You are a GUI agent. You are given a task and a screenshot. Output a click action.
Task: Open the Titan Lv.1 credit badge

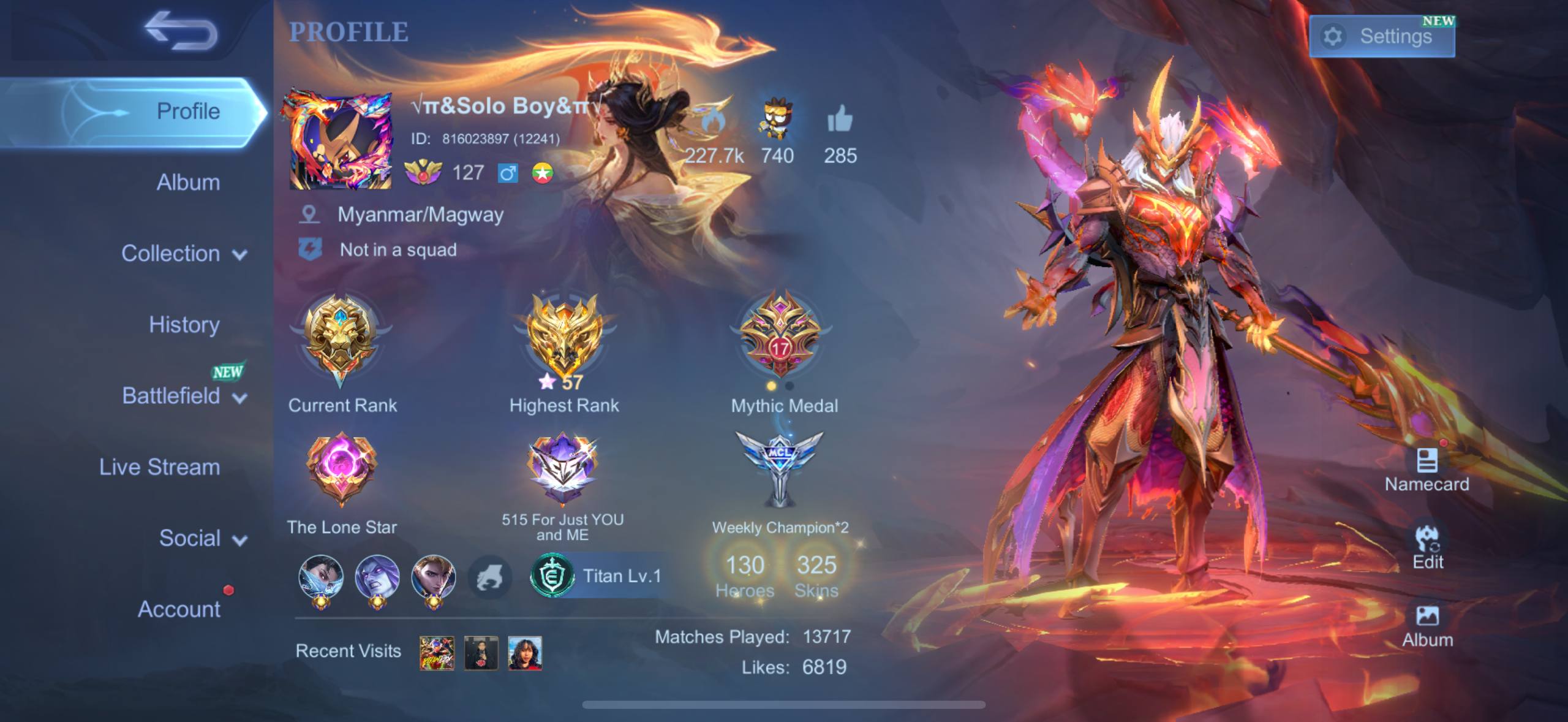tap(597, 576)
